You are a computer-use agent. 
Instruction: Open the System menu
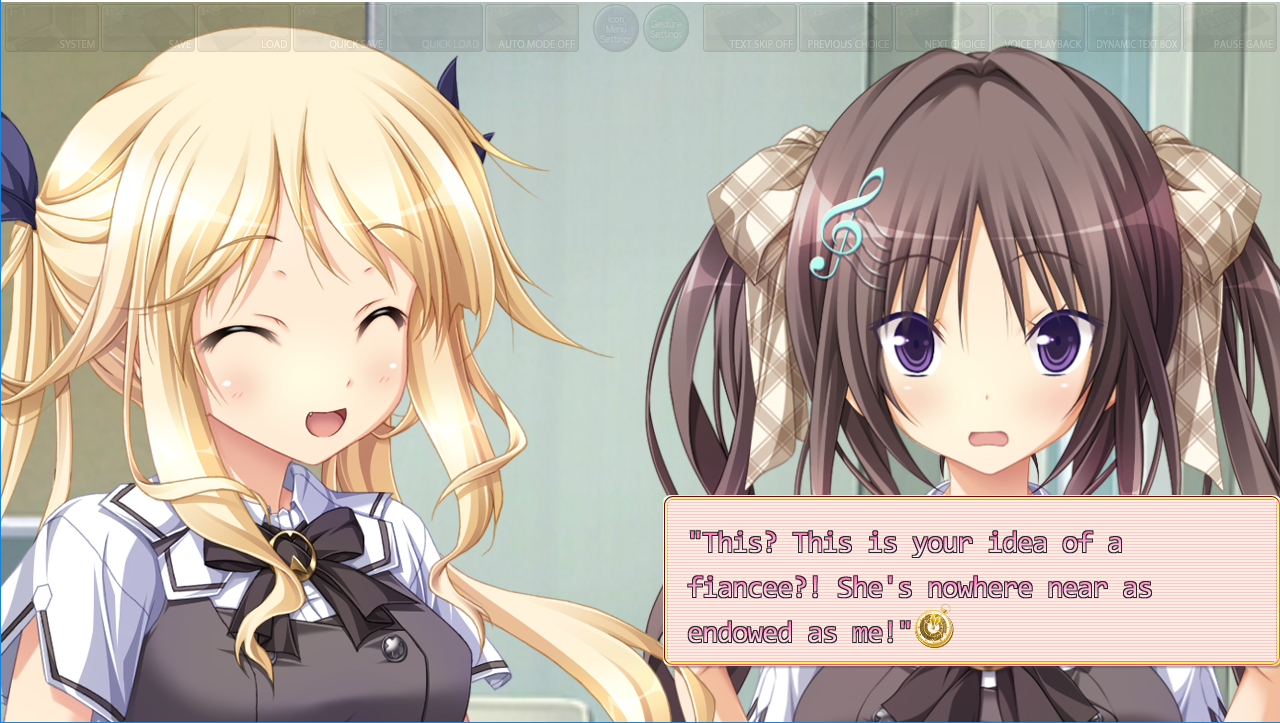51,28
